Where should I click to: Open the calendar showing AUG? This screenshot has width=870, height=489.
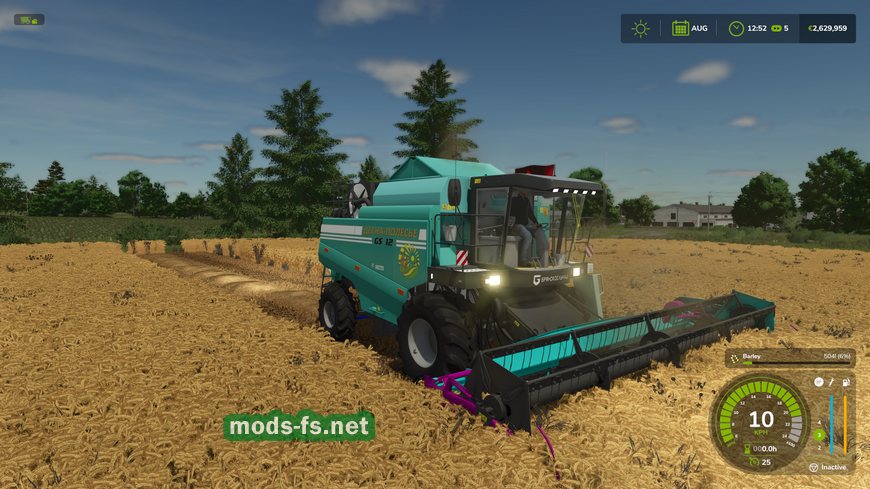tap(680, 28)
